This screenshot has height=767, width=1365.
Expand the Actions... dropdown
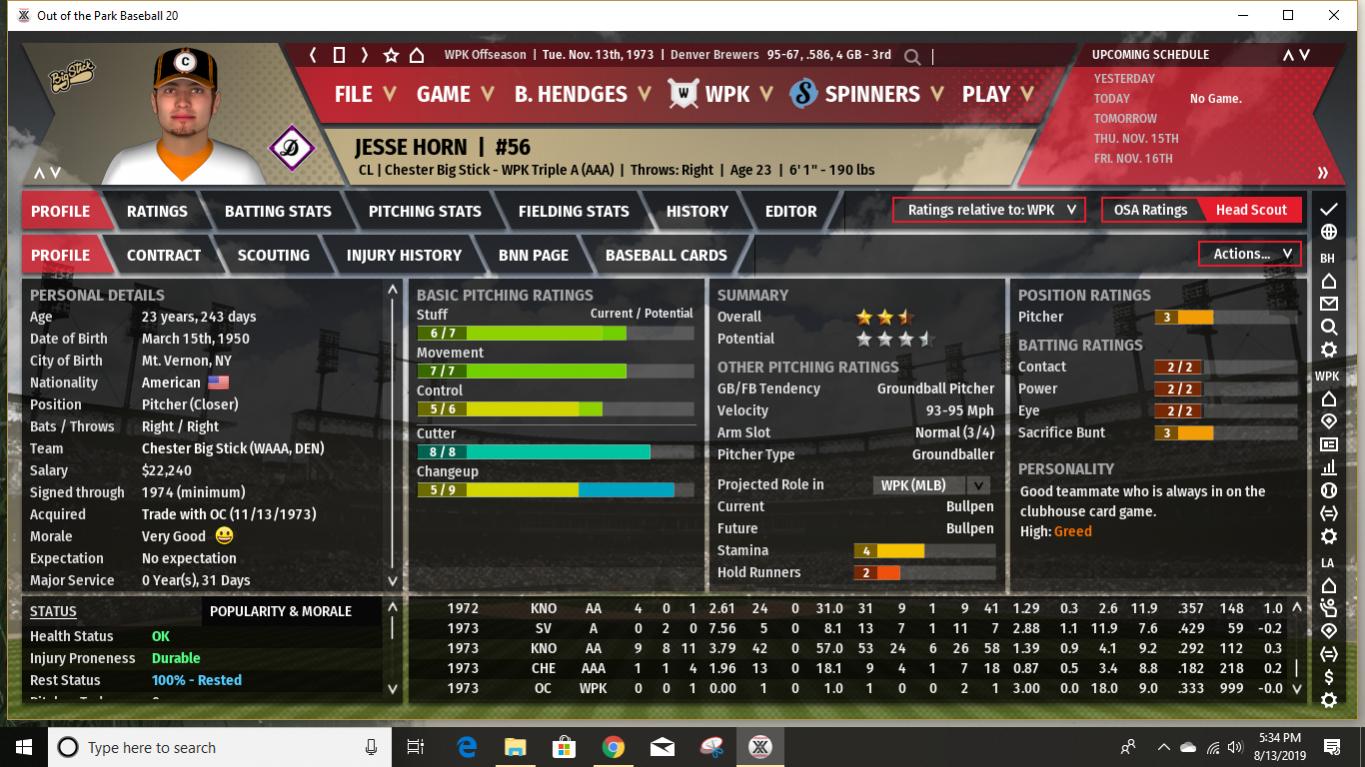[x=1248, y=253]
